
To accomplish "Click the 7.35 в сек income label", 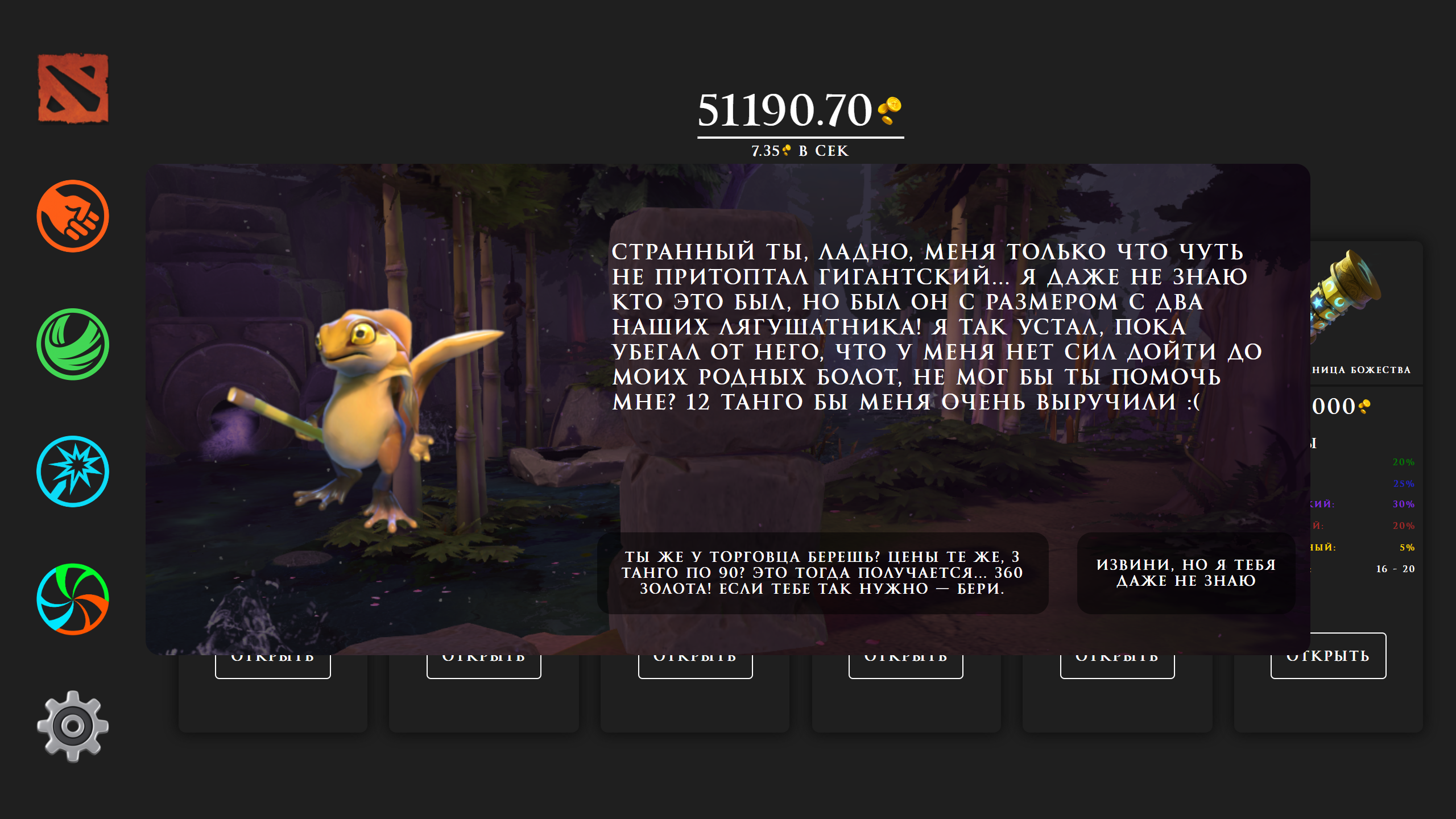I will pos(799,150).
